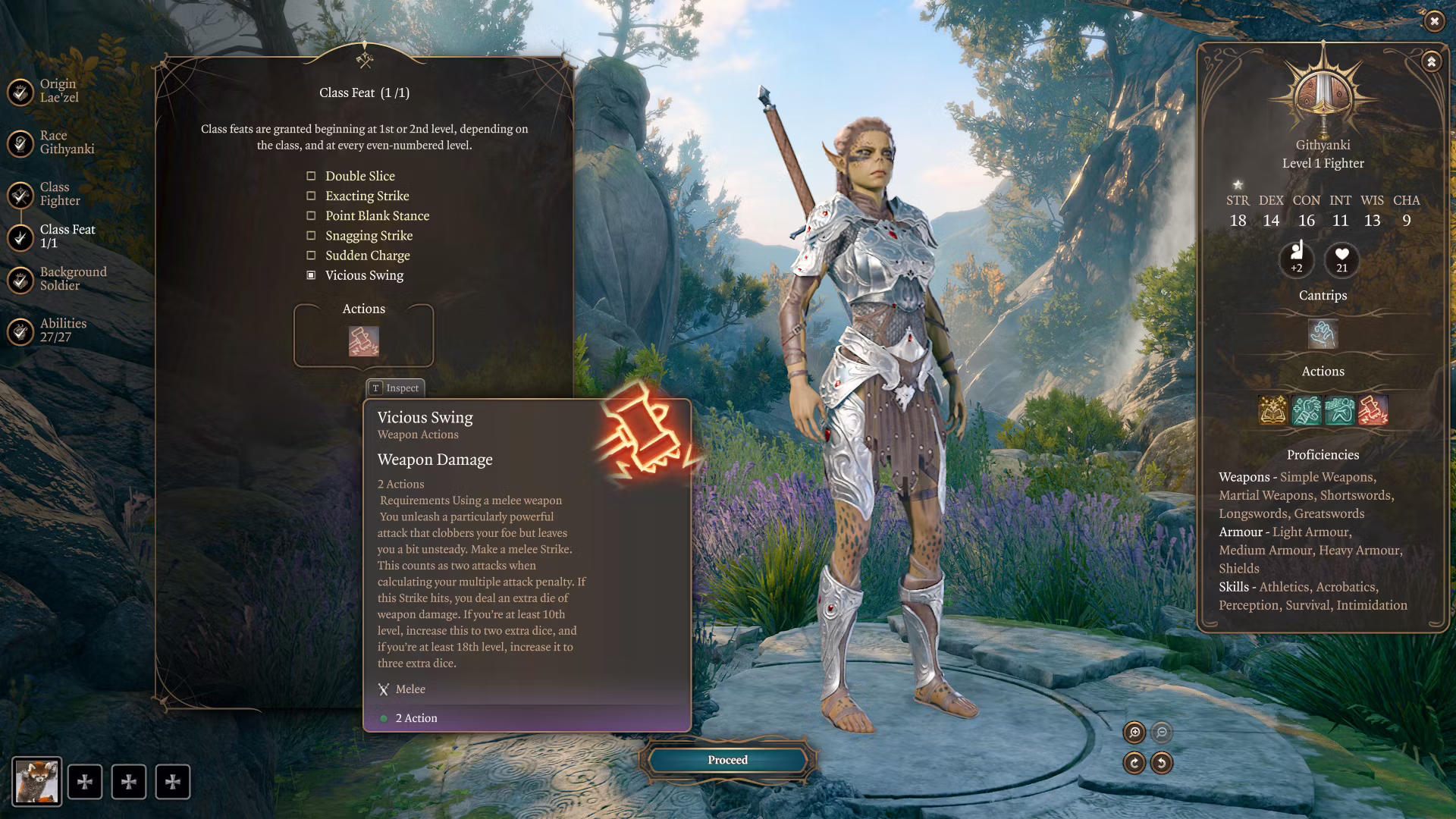Close the character creation screen
The image size is (1456, 819).
(x=1434, y=21)
